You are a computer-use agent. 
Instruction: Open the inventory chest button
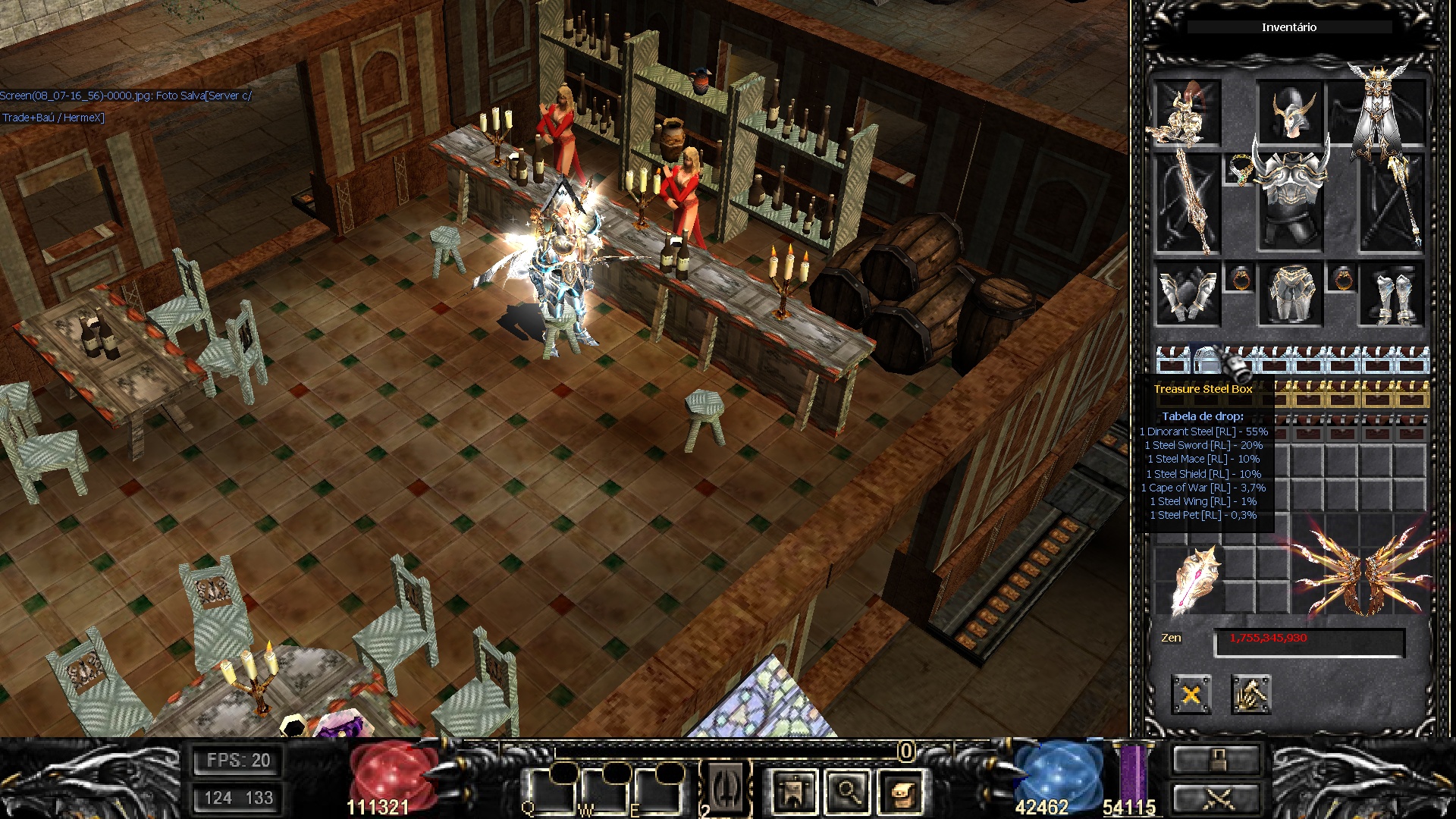coord(902,792)
